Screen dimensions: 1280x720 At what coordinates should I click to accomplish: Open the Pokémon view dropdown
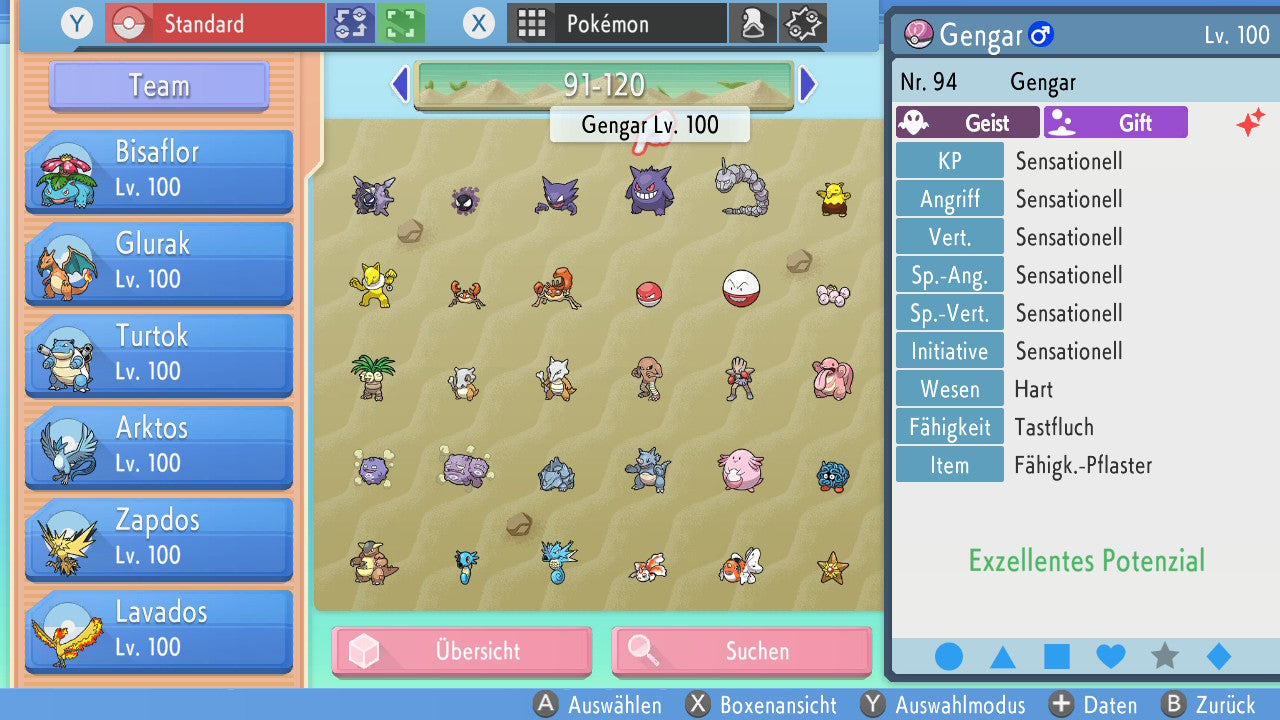615,23
